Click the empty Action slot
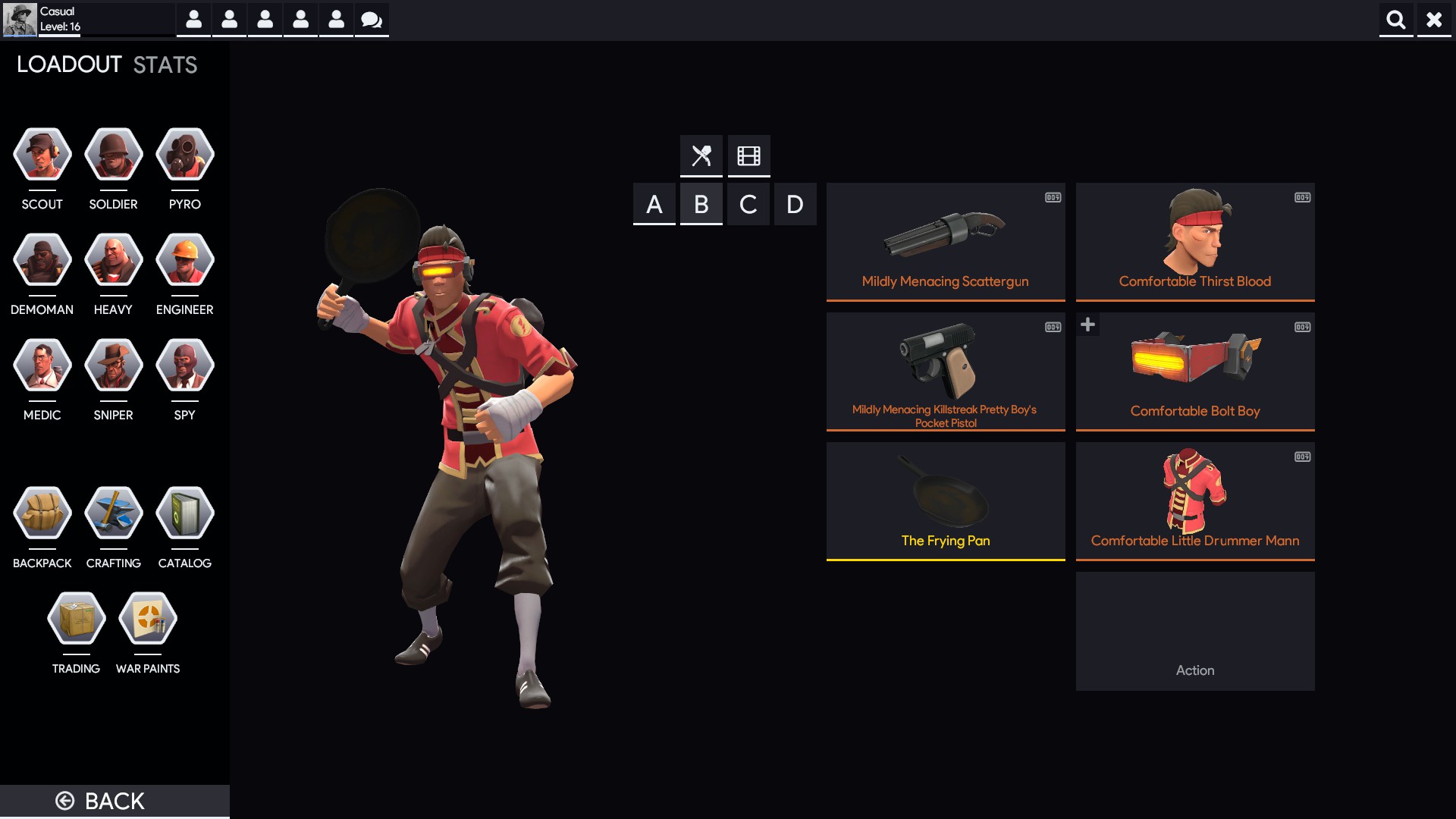Viewport: 1456px width, 819px height. [1194, 631]
